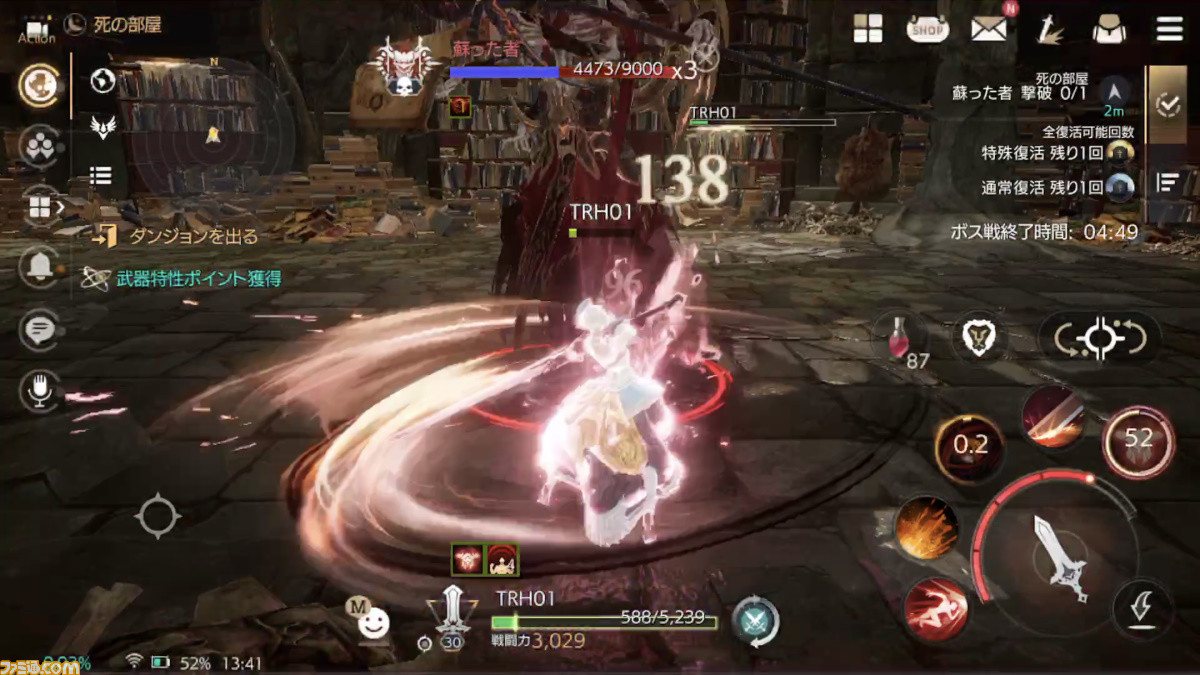Open the hamburger main menu
The image size is (1200, 675).
pyautogui.click(x=1169, y=29)
